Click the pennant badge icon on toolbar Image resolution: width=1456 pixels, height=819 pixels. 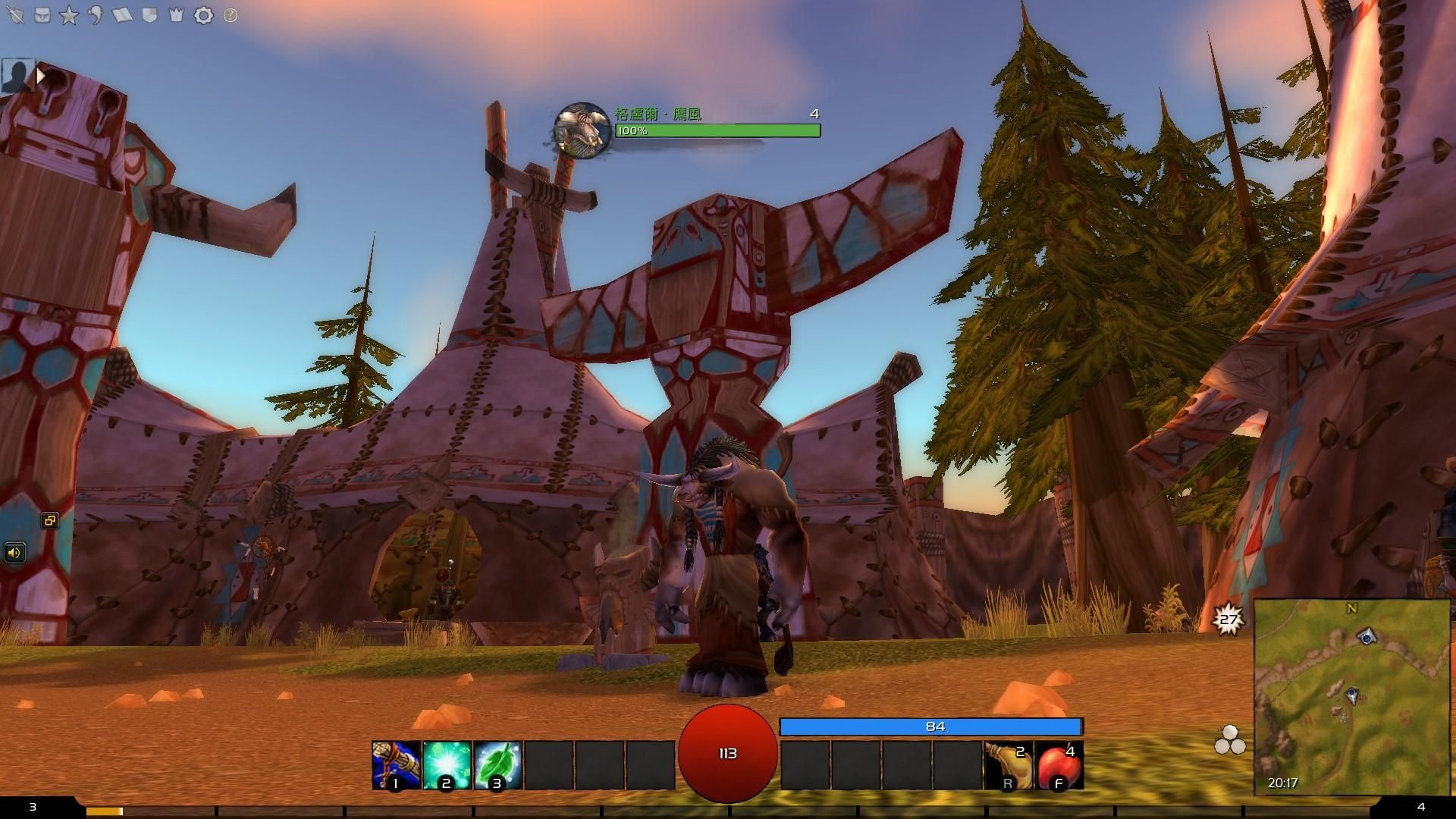148,14
